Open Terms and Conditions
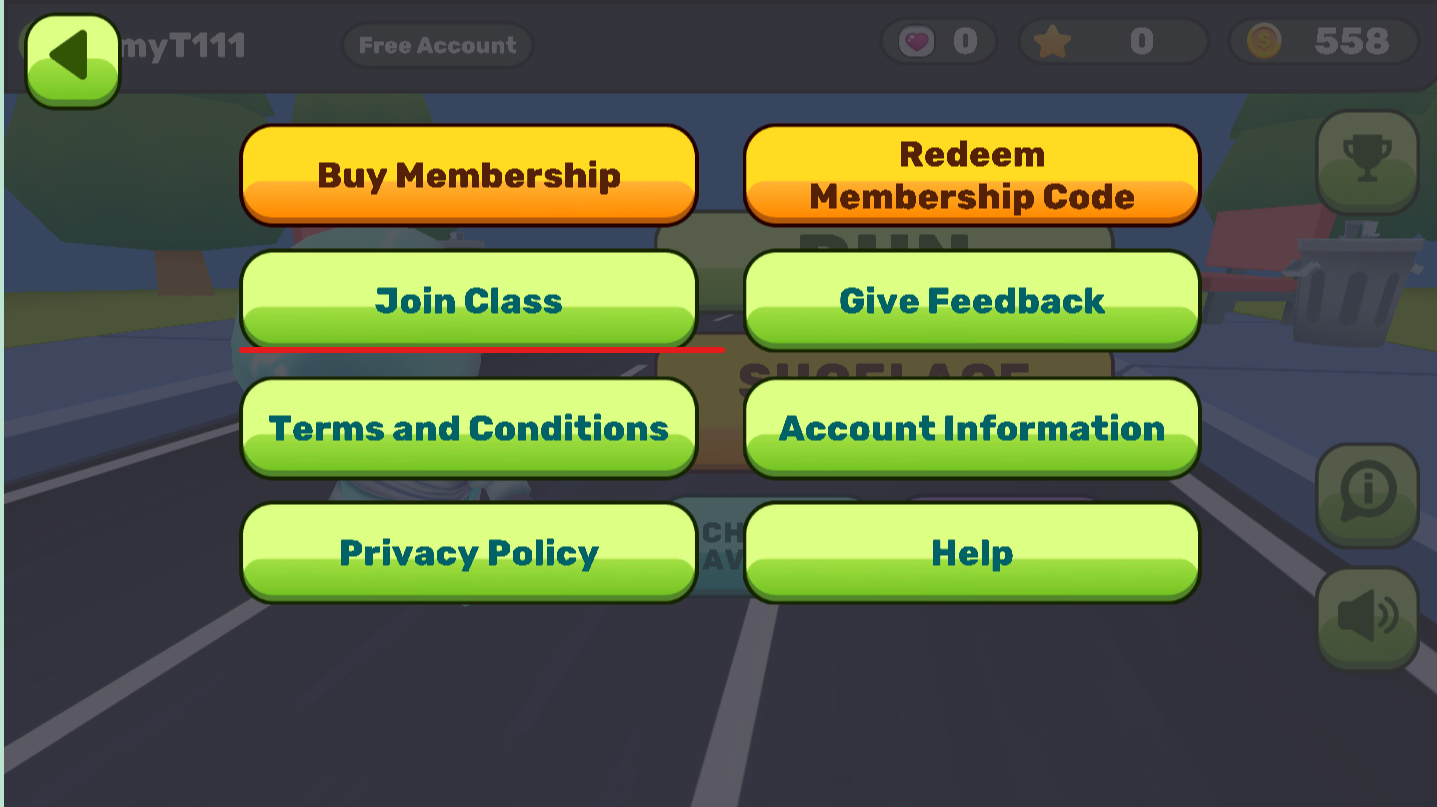Screen dimensions: 1437x807 pos(469,428)
